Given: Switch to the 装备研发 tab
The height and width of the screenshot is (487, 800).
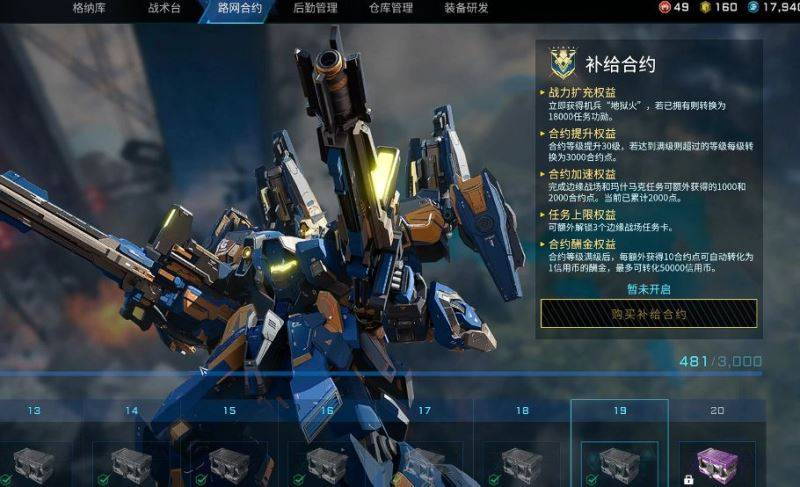Looking at the screenshot, I should [466, 8].
